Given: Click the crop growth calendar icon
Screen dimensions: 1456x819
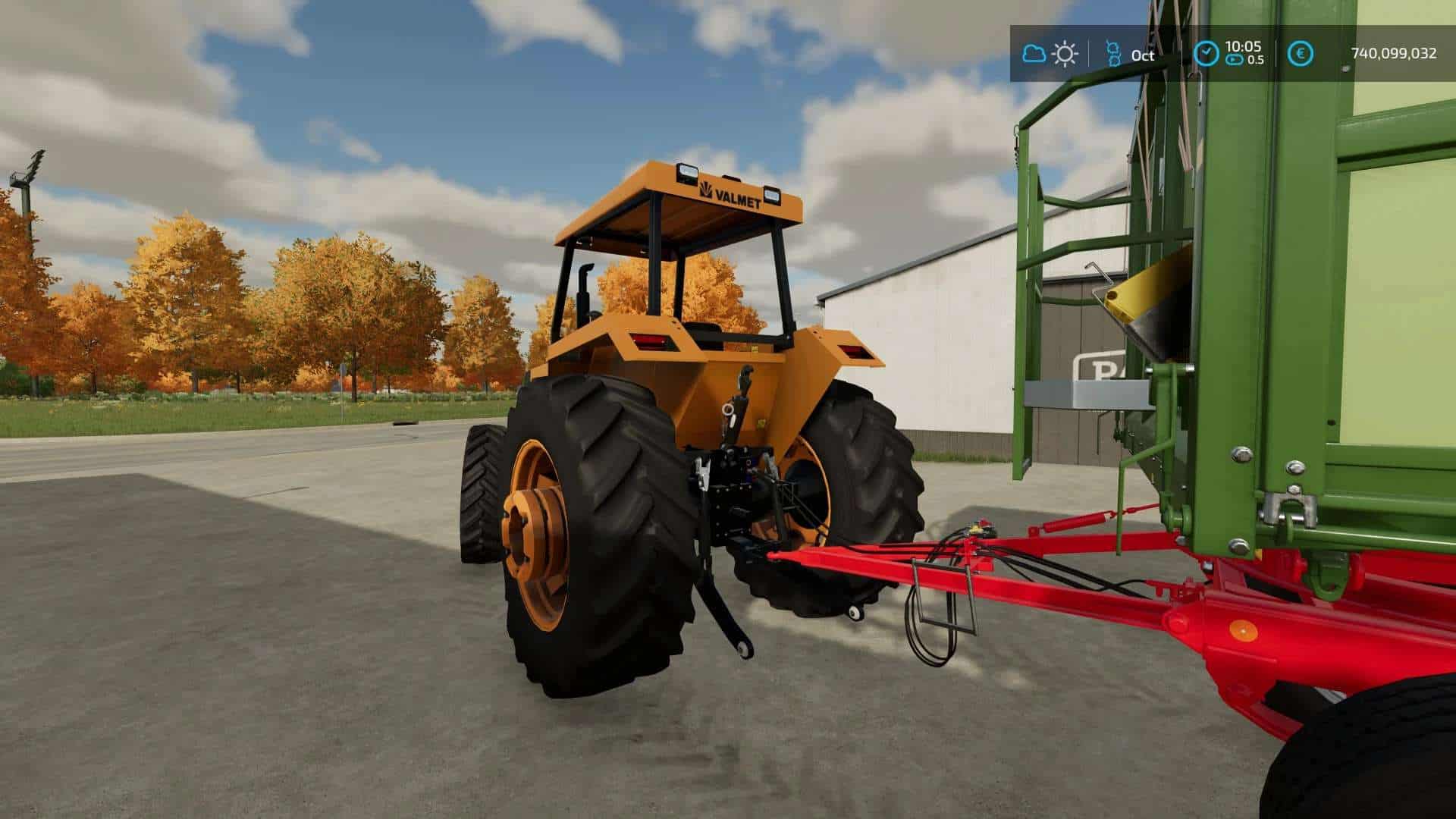Looking at the screenshot, I should coord(1114,54).
